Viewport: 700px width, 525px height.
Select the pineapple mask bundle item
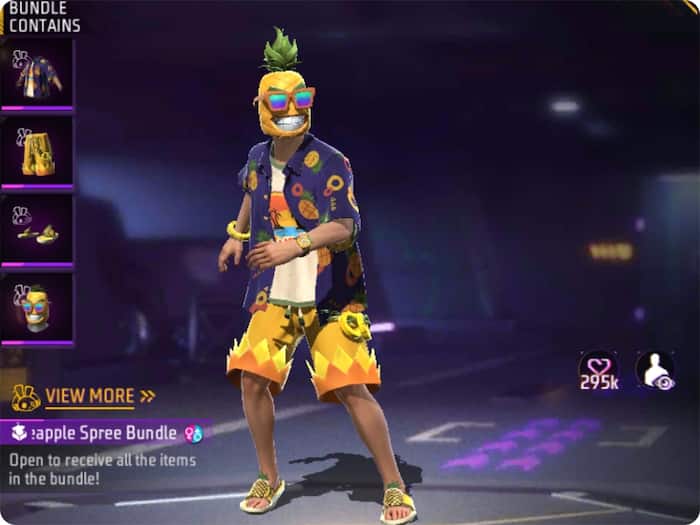[x=37, y=308]
